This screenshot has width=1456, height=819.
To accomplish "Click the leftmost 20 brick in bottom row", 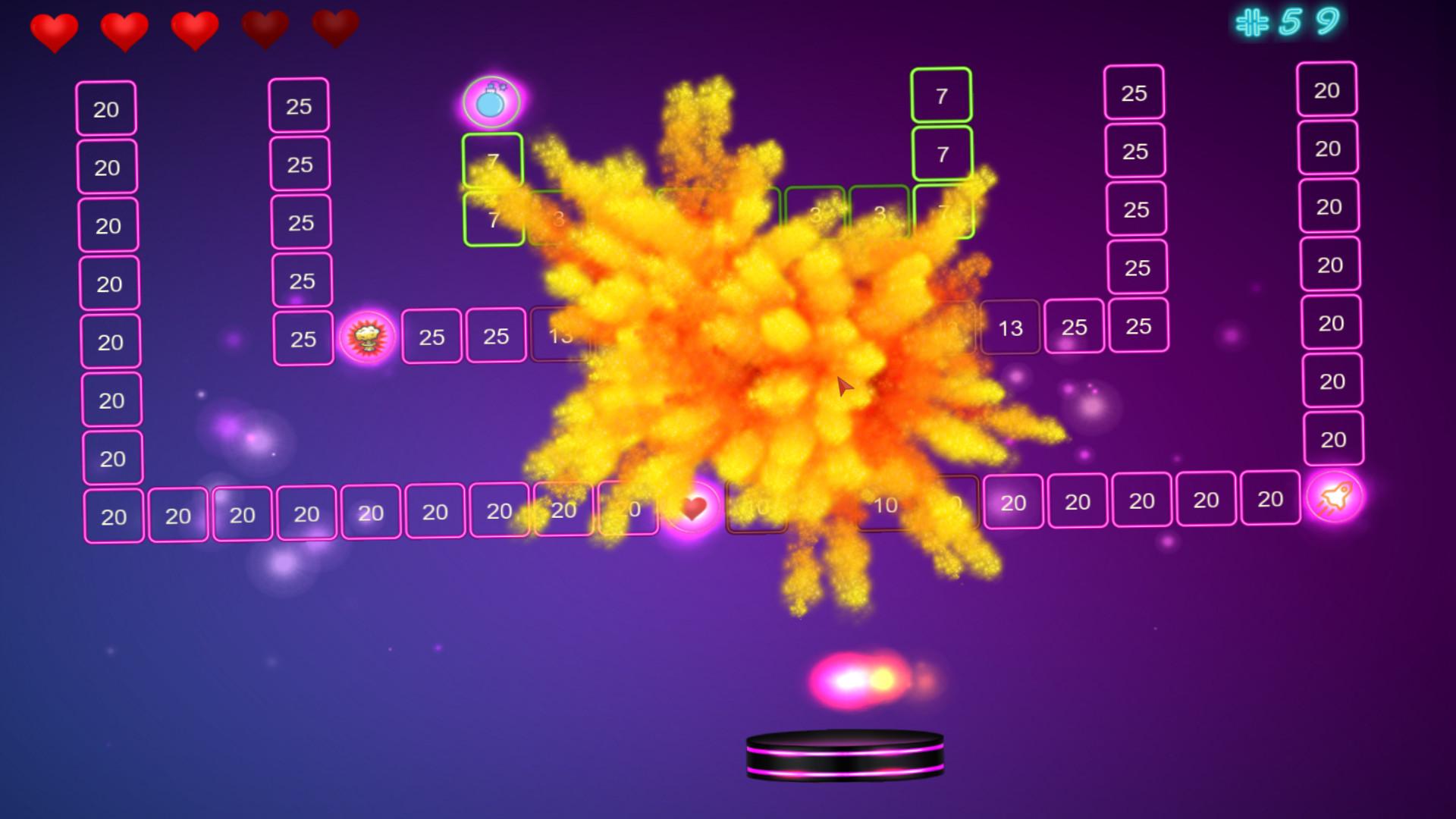I will point(112,515).
